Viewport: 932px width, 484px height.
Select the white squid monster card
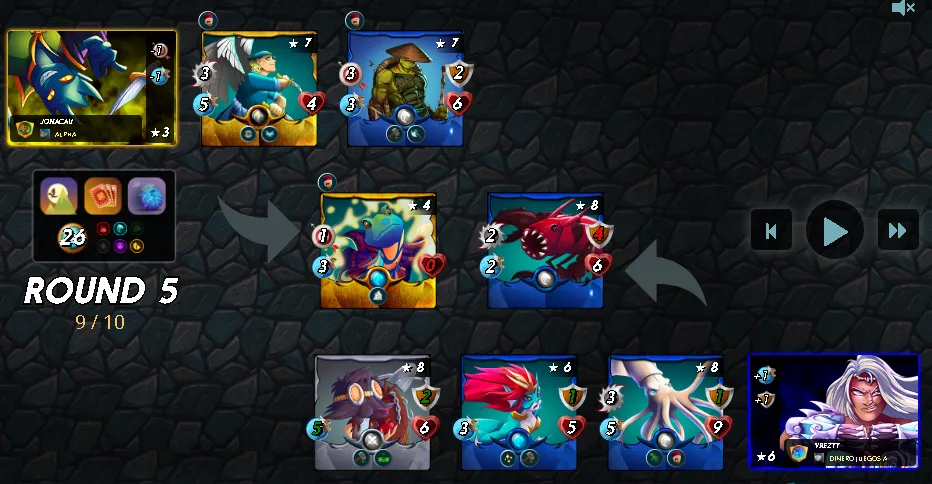pyautogui.click(x=665, y=412)
